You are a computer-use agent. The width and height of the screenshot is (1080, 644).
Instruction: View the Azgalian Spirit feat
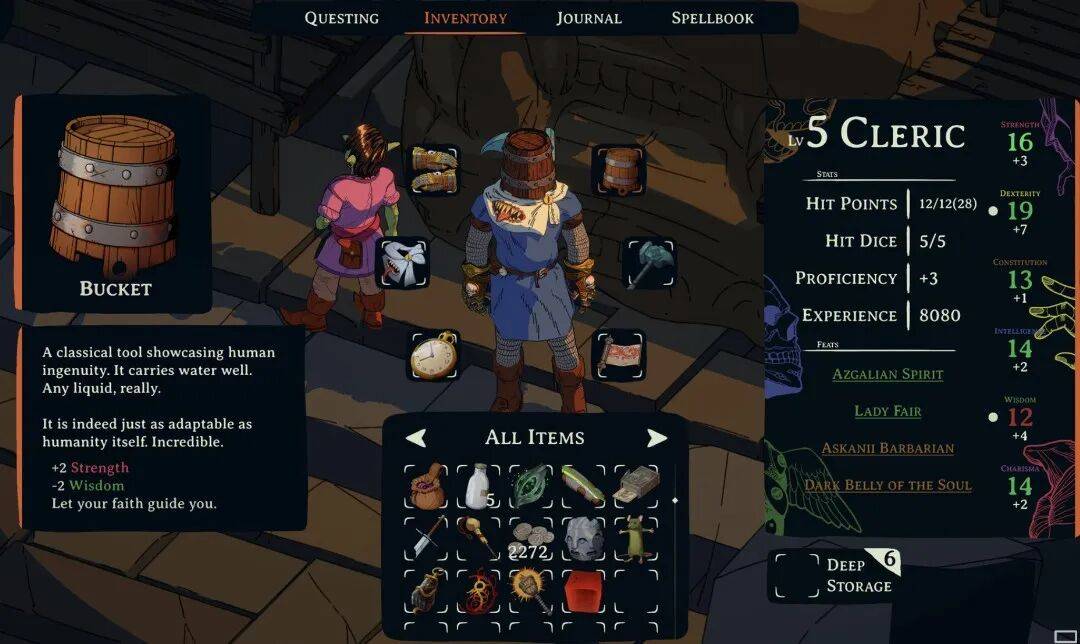pos(887,374)
